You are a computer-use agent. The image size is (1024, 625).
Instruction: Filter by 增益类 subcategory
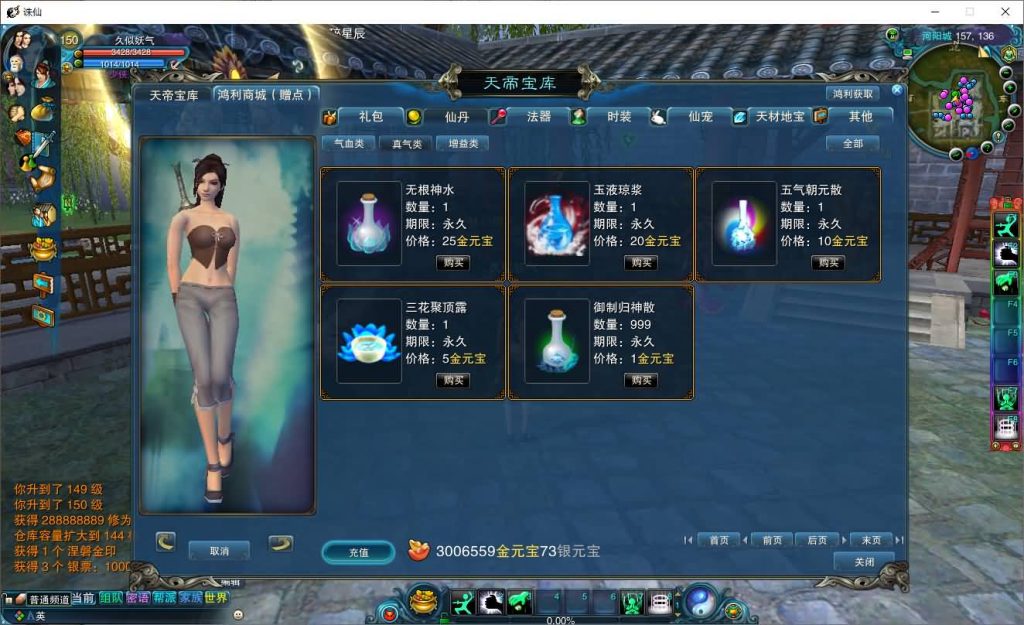463,144
